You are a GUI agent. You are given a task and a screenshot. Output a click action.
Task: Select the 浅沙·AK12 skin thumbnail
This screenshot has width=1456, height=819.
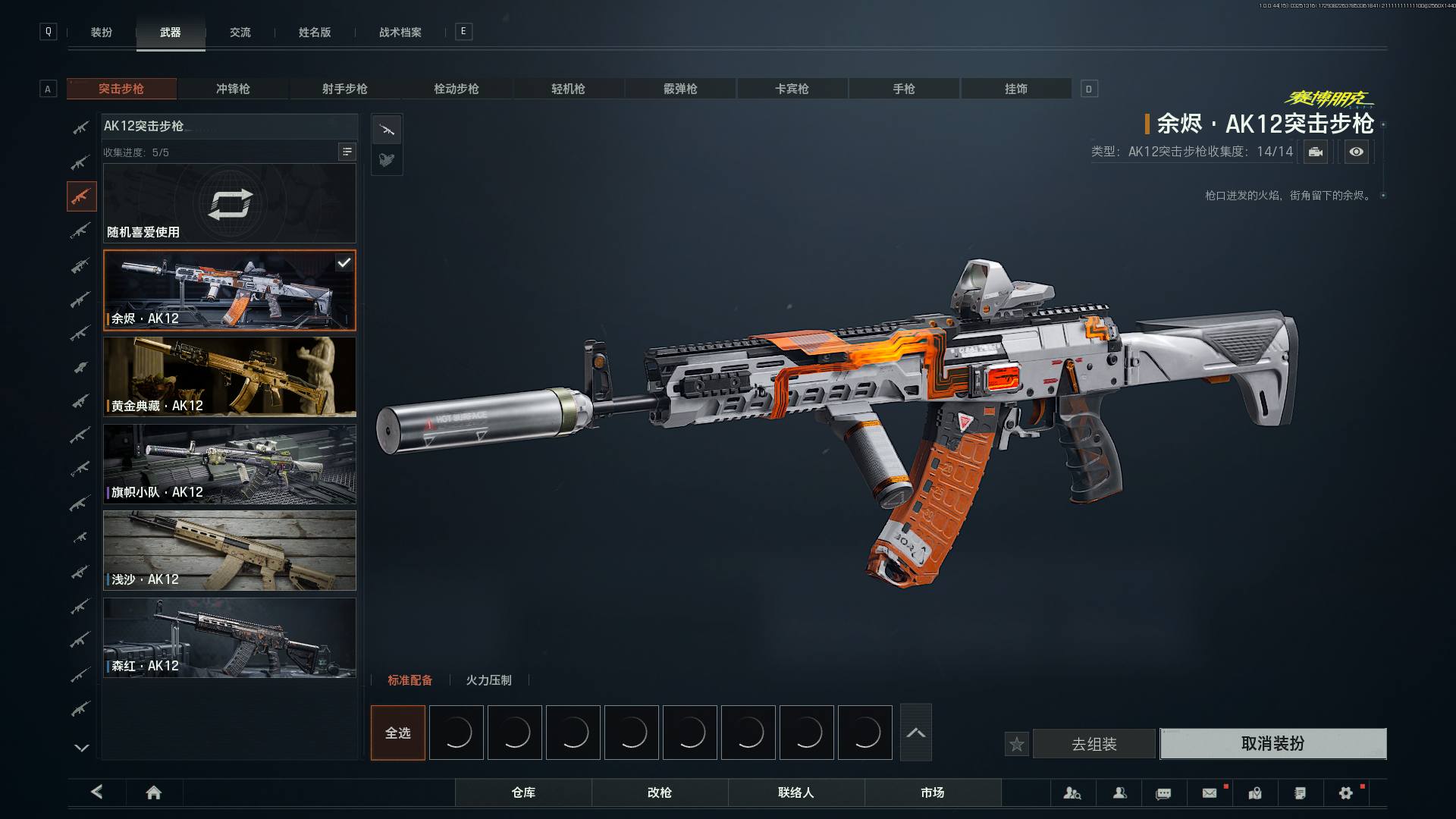(x=229, y=551)
